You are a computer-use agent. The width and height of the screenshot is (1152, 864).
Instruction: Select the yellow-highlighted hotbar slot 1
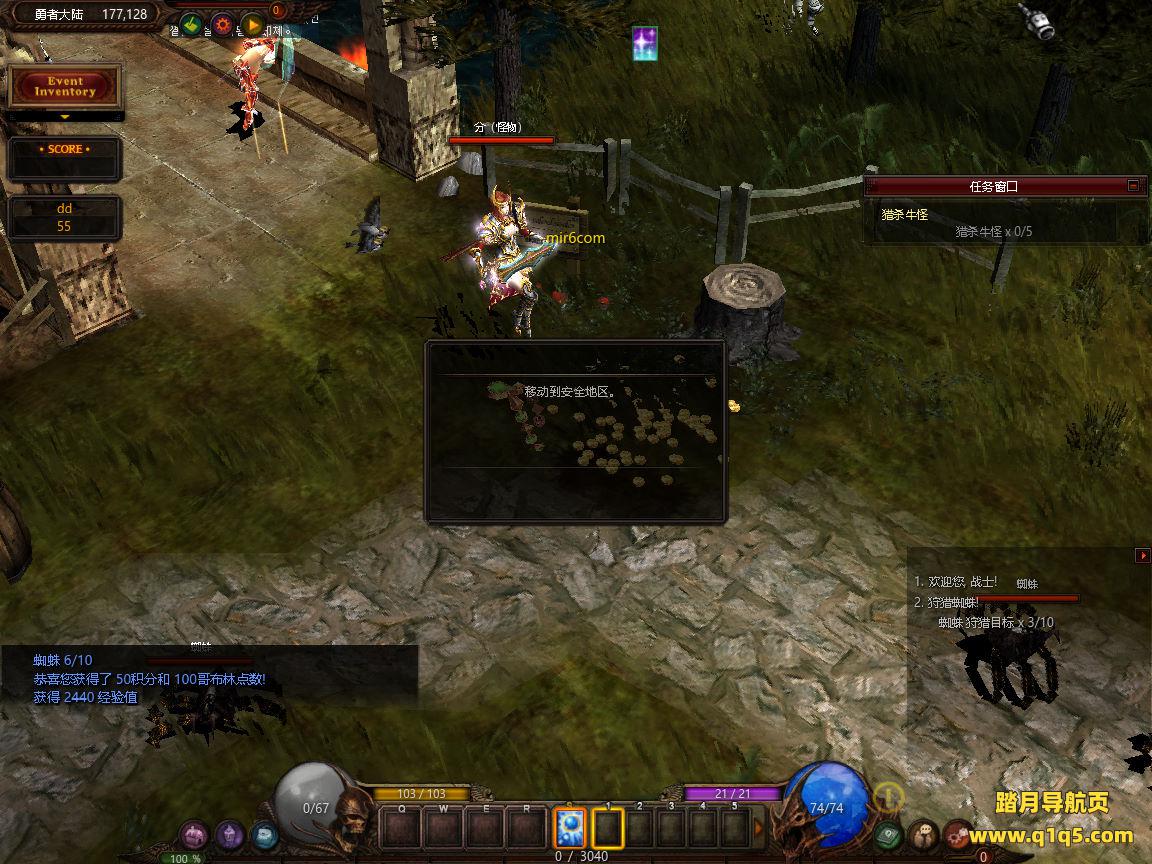click(608, 829)
